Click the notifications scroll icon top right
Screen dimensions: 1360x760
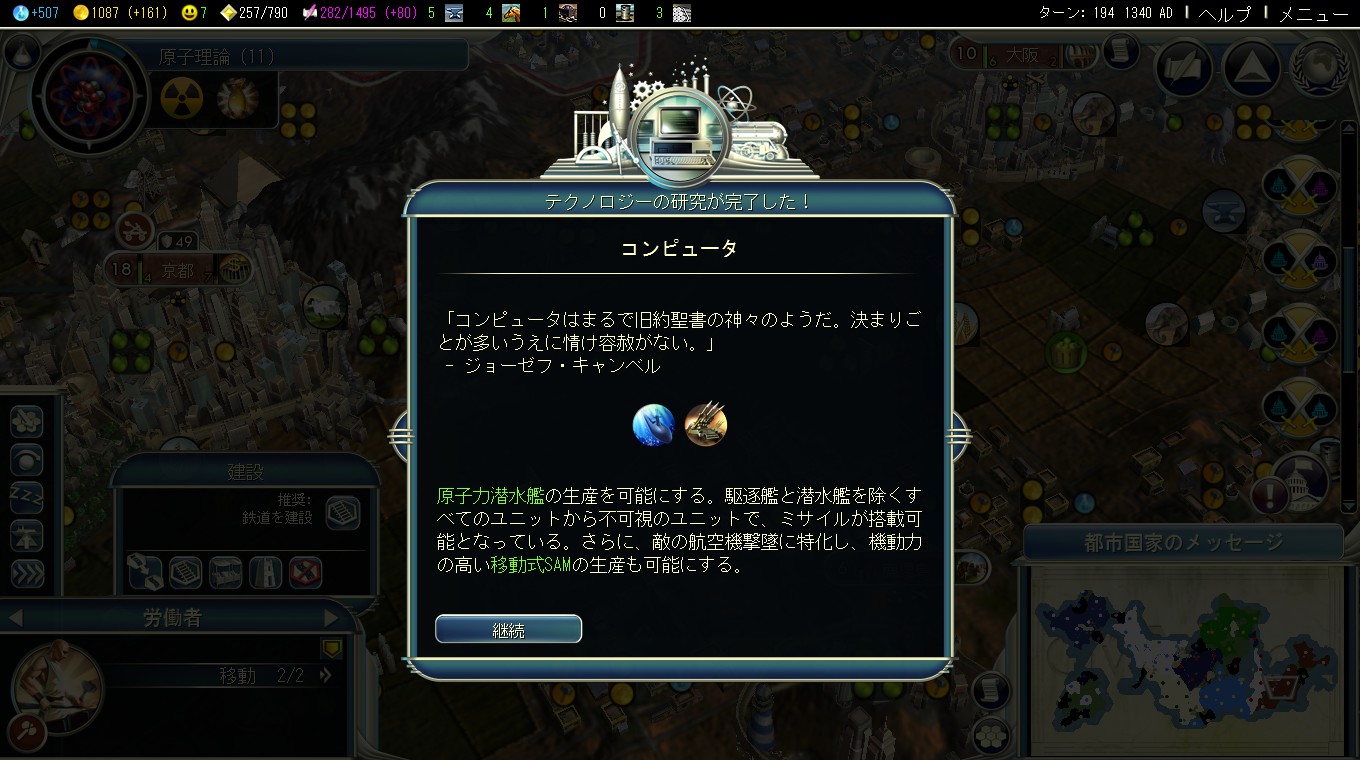pos(1118,52)
